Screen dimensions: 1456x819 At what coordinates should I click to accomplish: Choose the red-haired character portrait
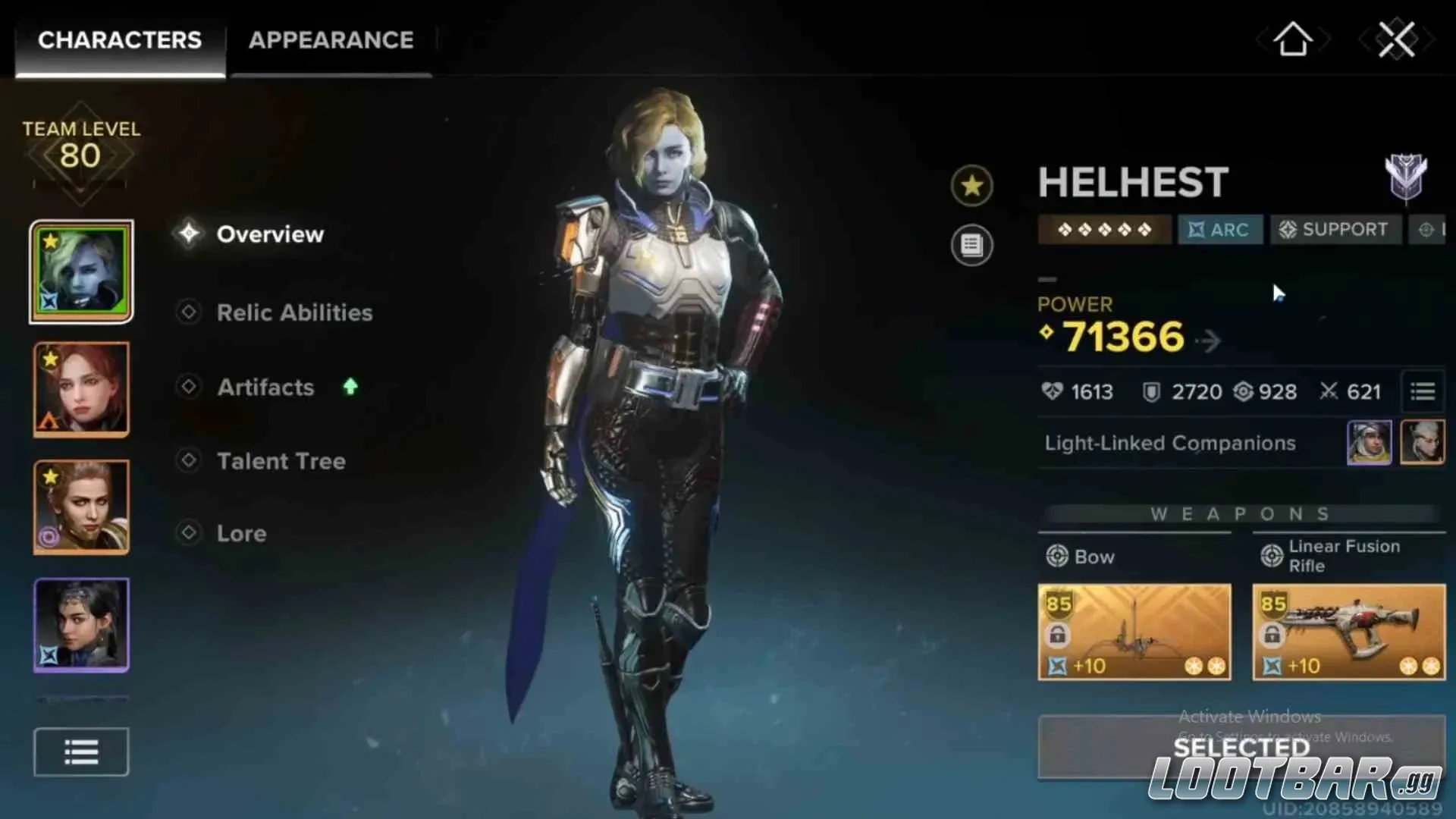(81, 389)
